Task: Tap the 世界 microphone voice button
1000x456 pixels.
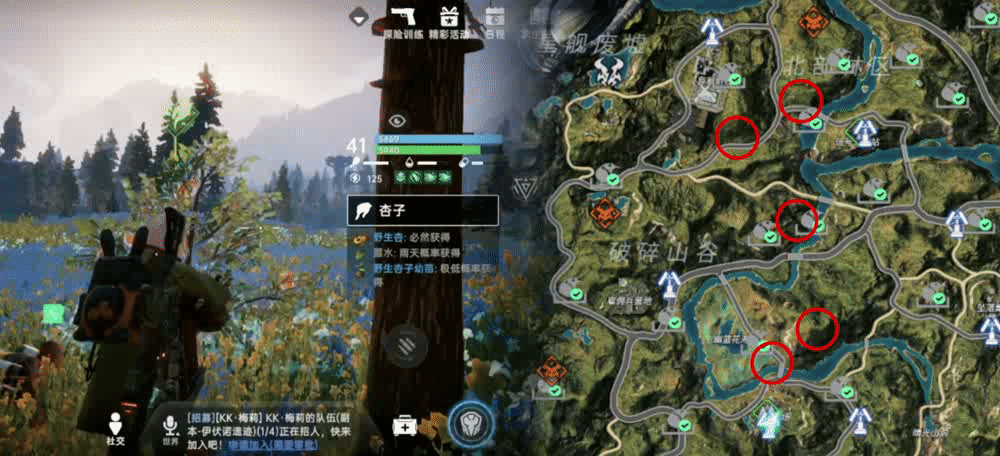Action: pos(170,425)
